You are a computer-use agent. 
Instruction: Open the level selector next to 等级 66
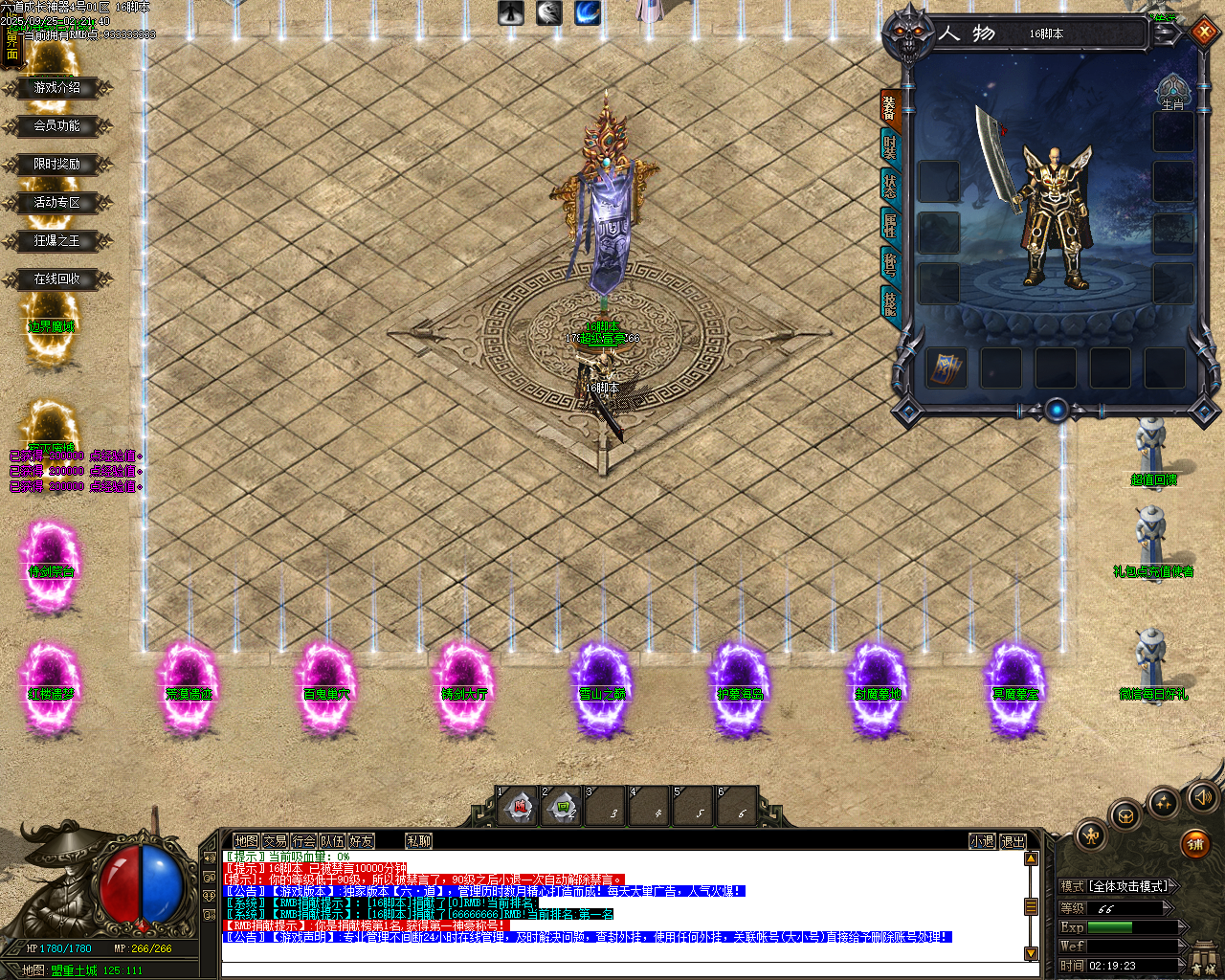[1166, 907]
